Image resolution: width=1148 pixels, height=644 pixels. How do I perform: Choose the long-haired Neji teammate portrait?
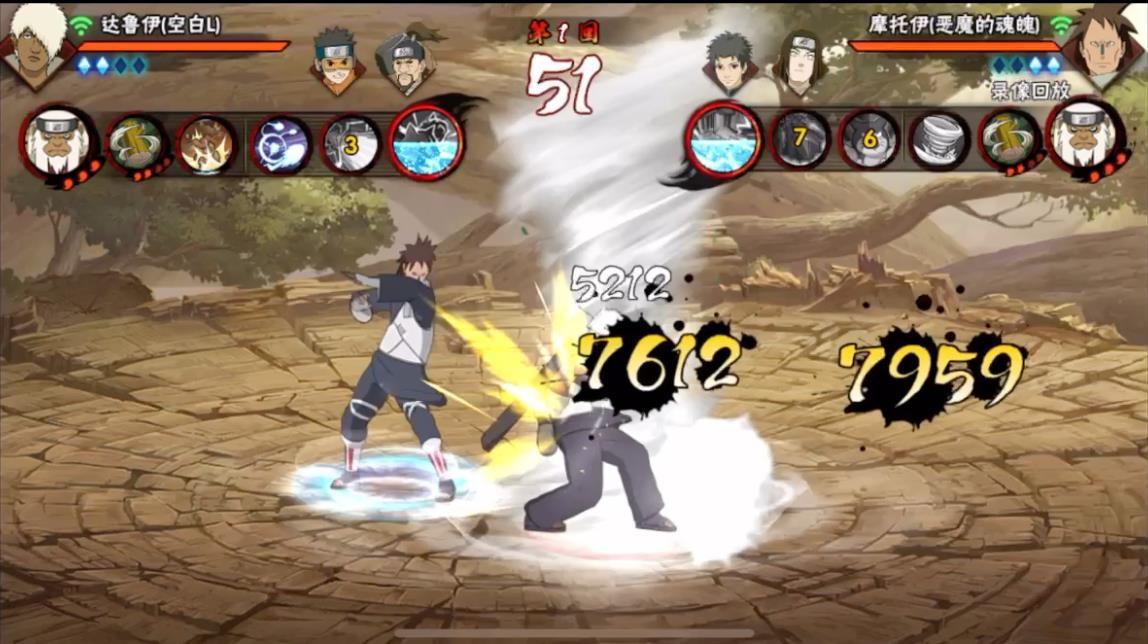pos(797,62)
